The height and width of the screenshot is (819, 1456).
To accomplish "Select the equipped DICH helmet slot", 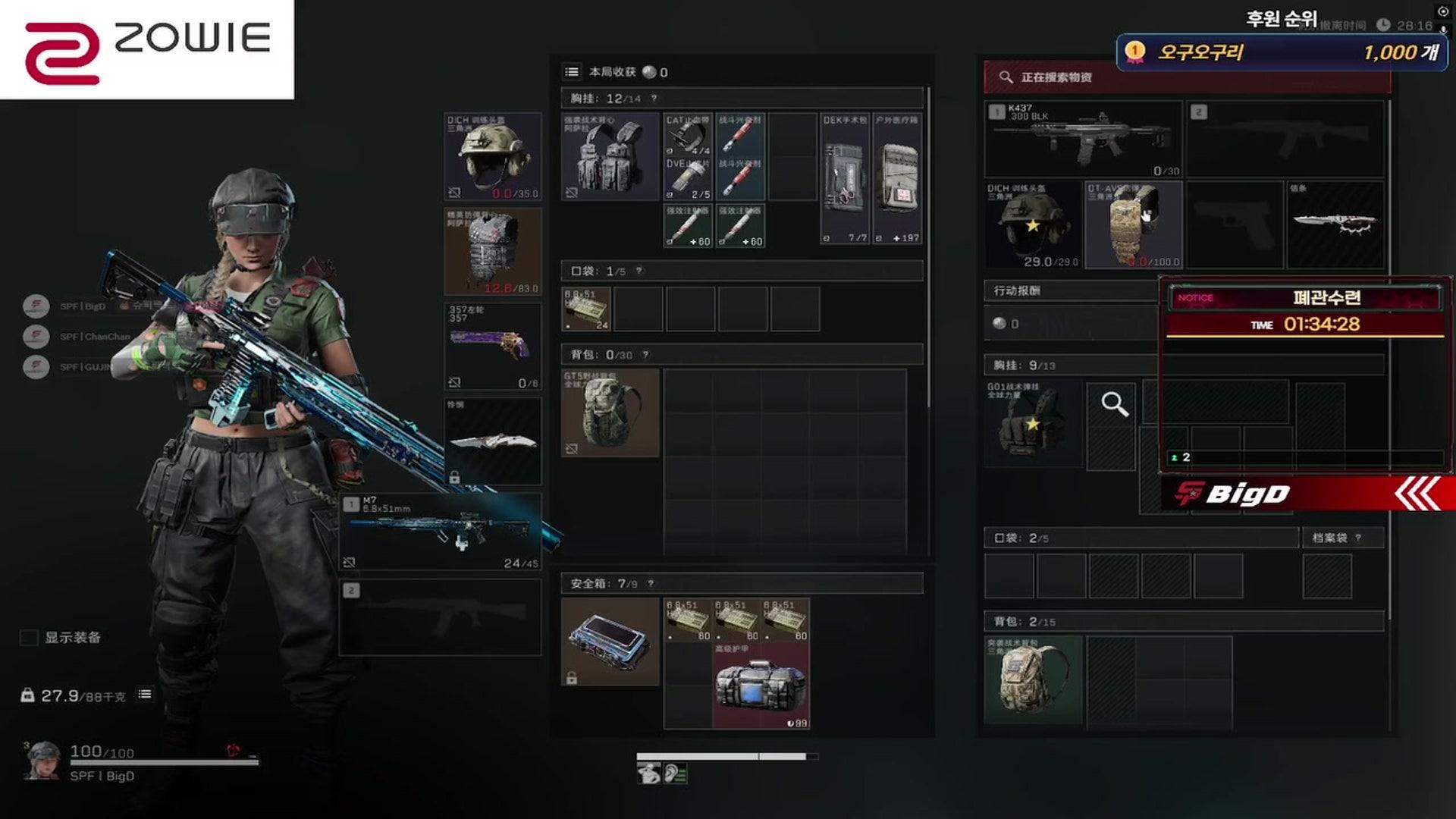I will click(492, 157).
